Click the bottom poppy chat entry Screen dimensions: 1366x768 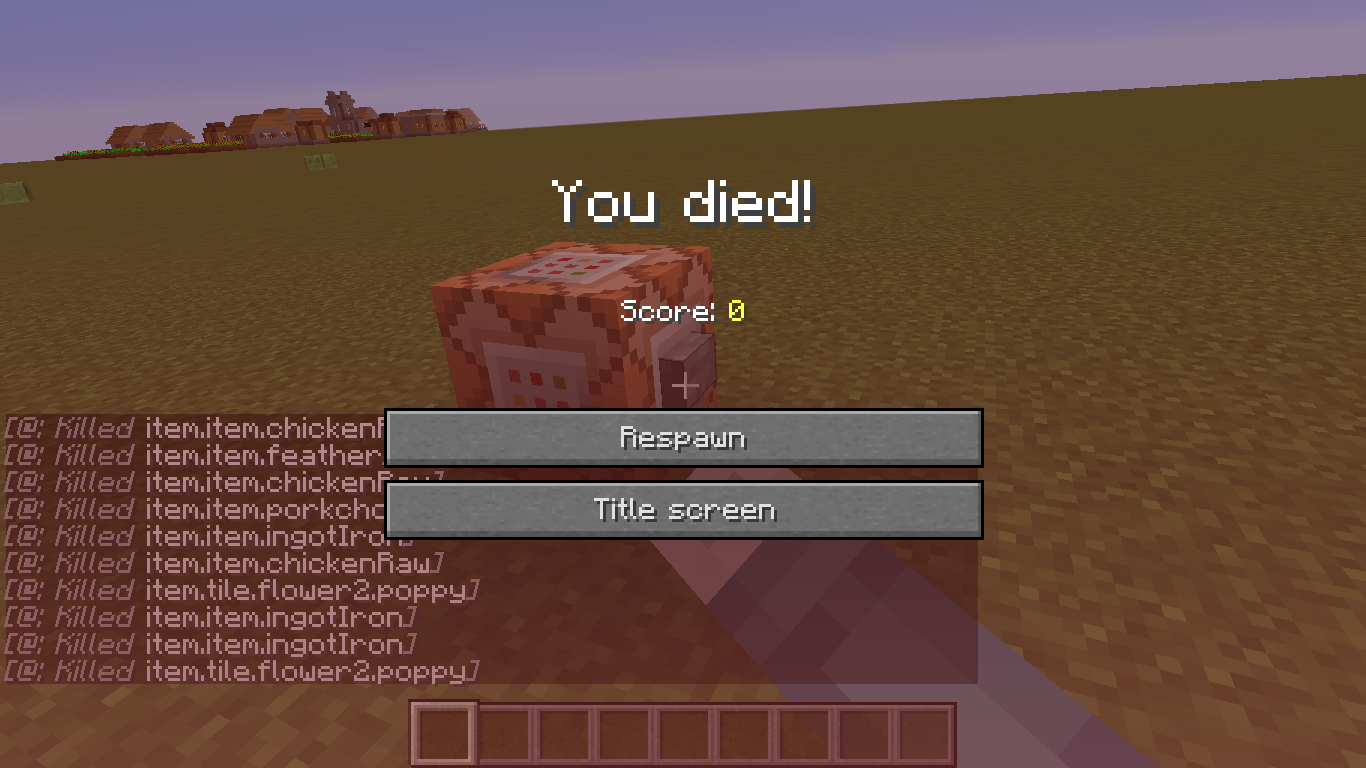click(240, 671)
